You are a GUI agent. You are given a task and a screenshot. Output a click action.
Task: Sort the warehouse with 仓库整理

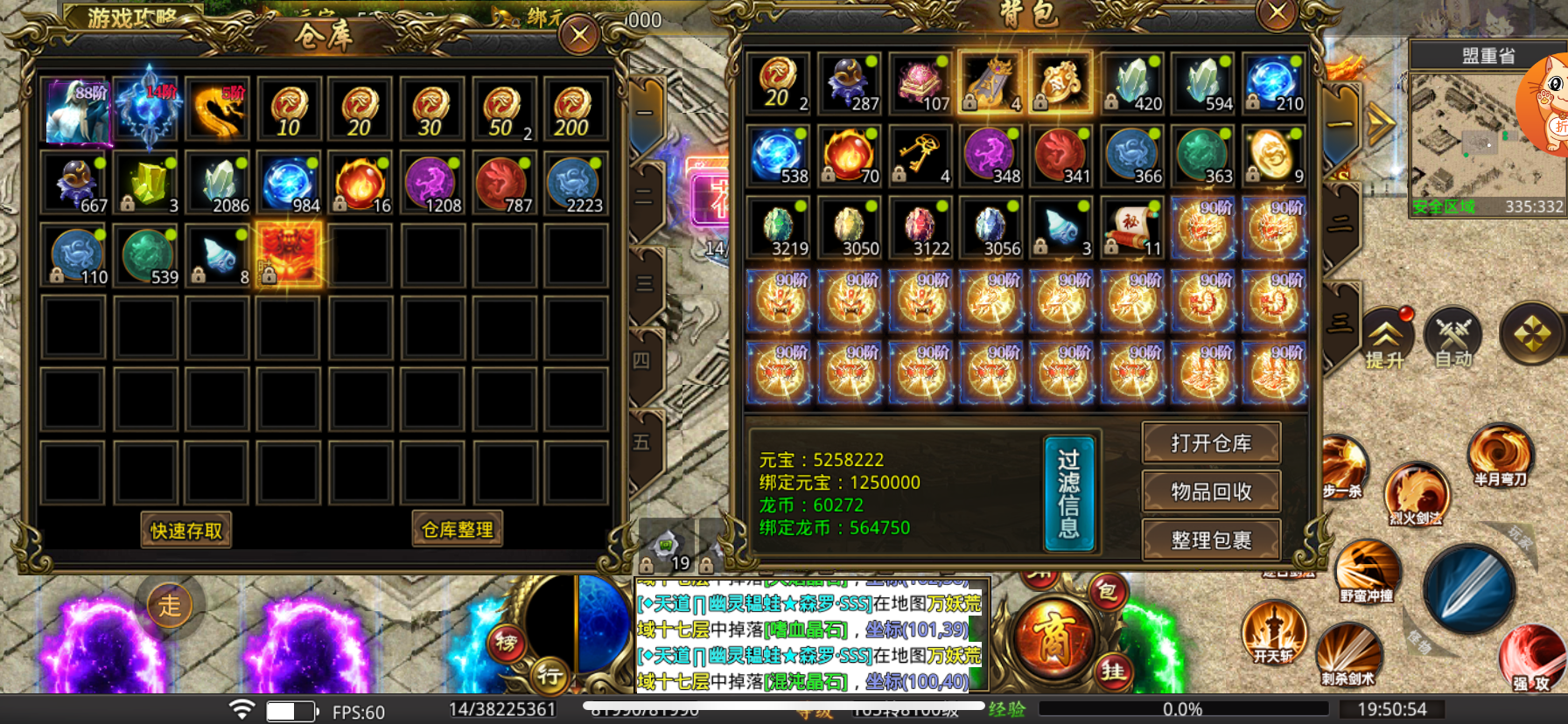[458, 529]
